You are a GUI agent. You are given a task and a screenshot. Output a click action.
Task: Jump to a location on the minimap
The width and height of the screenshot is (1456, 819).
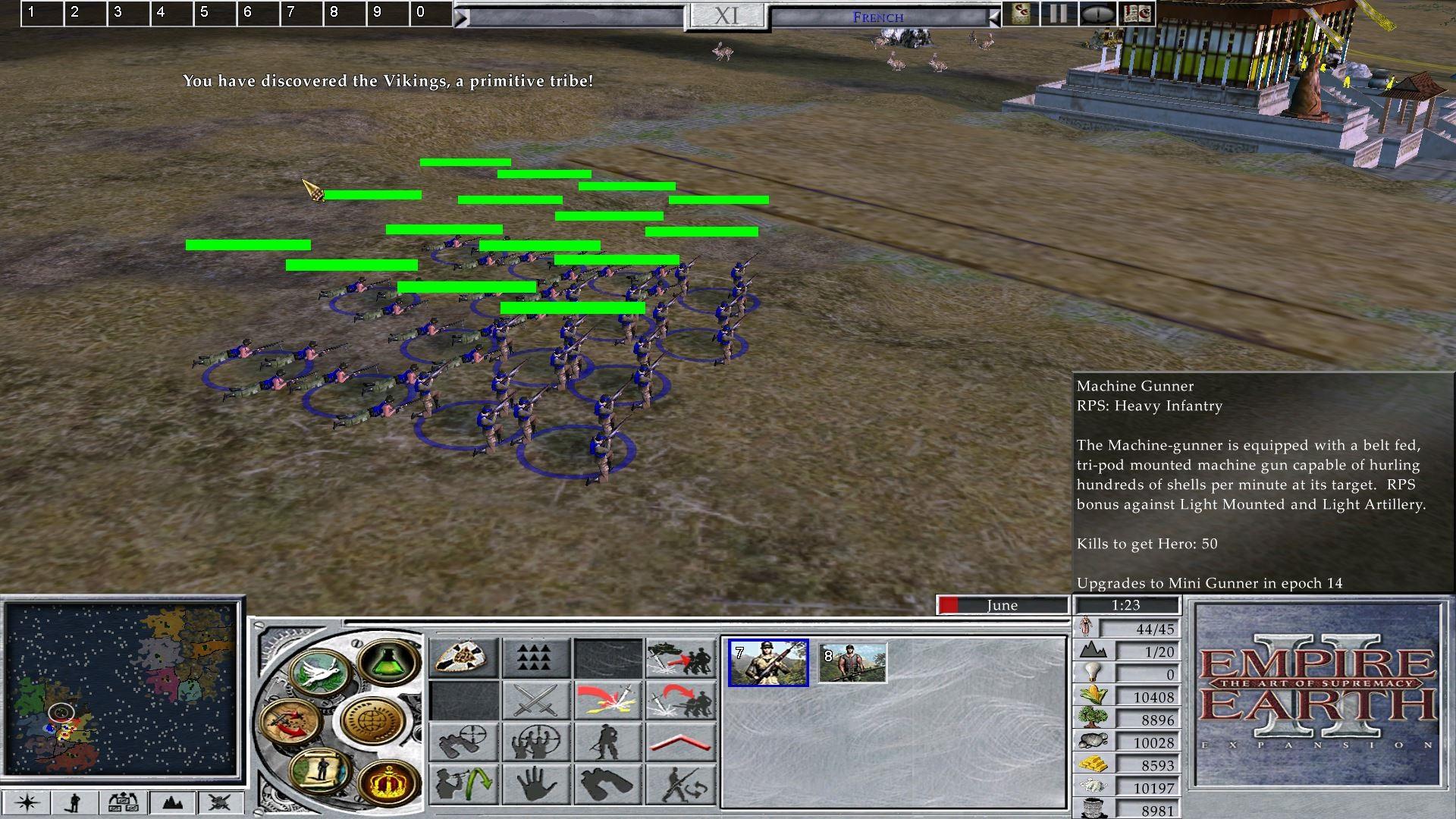[121, 686]
